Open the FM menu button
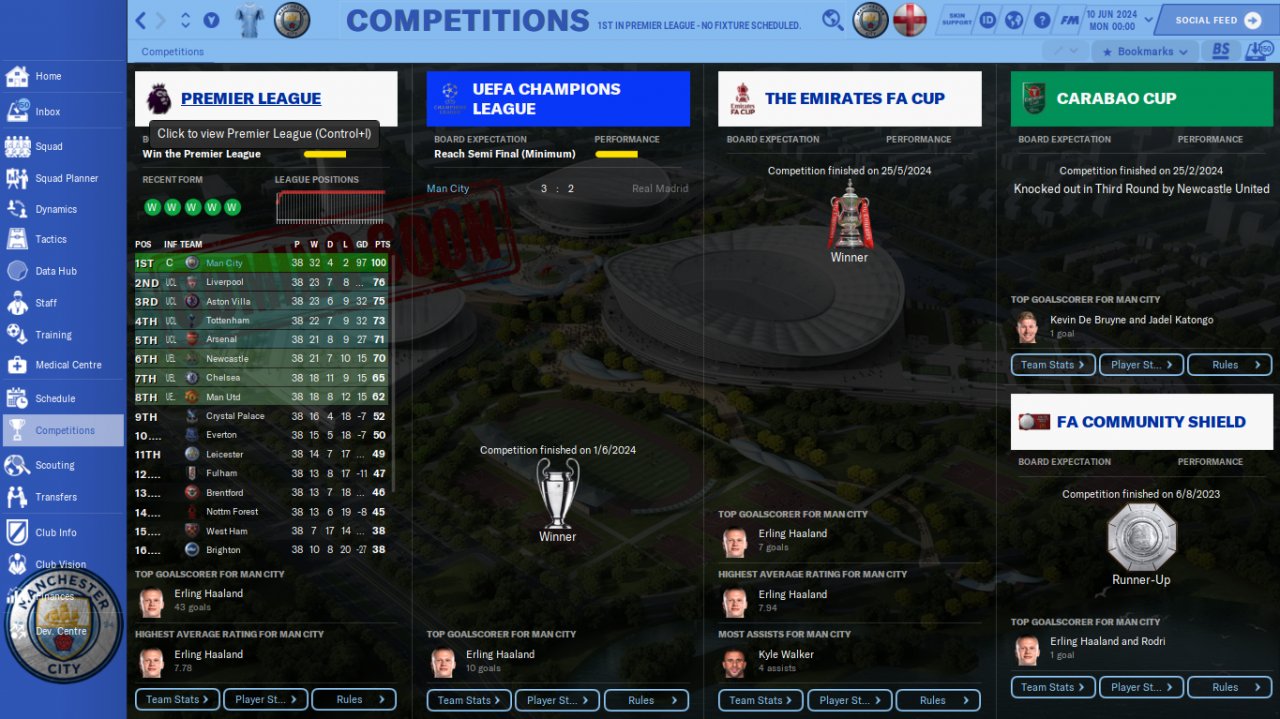 [1069, 20]
